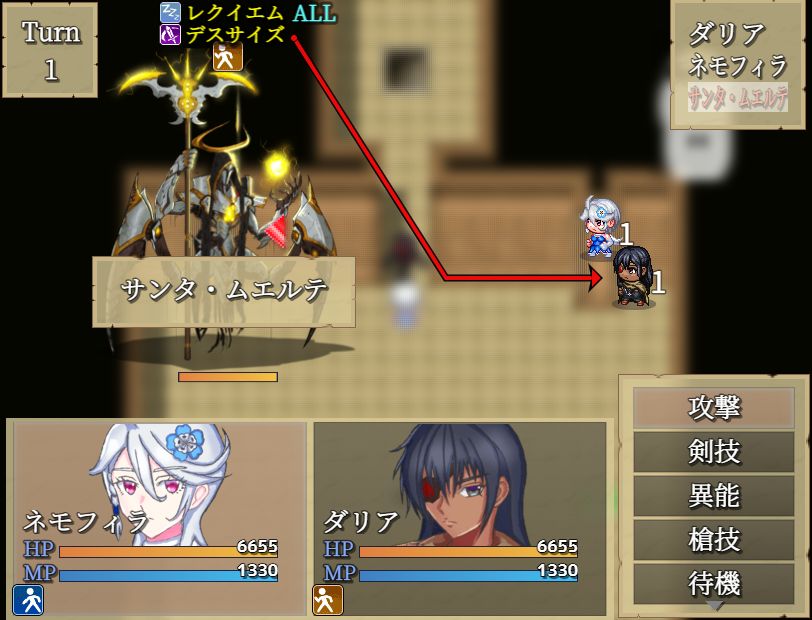This screenshot has height=620, width=812.
Task: Click the blue walking-figure state icon
Action: coord(27,599)
